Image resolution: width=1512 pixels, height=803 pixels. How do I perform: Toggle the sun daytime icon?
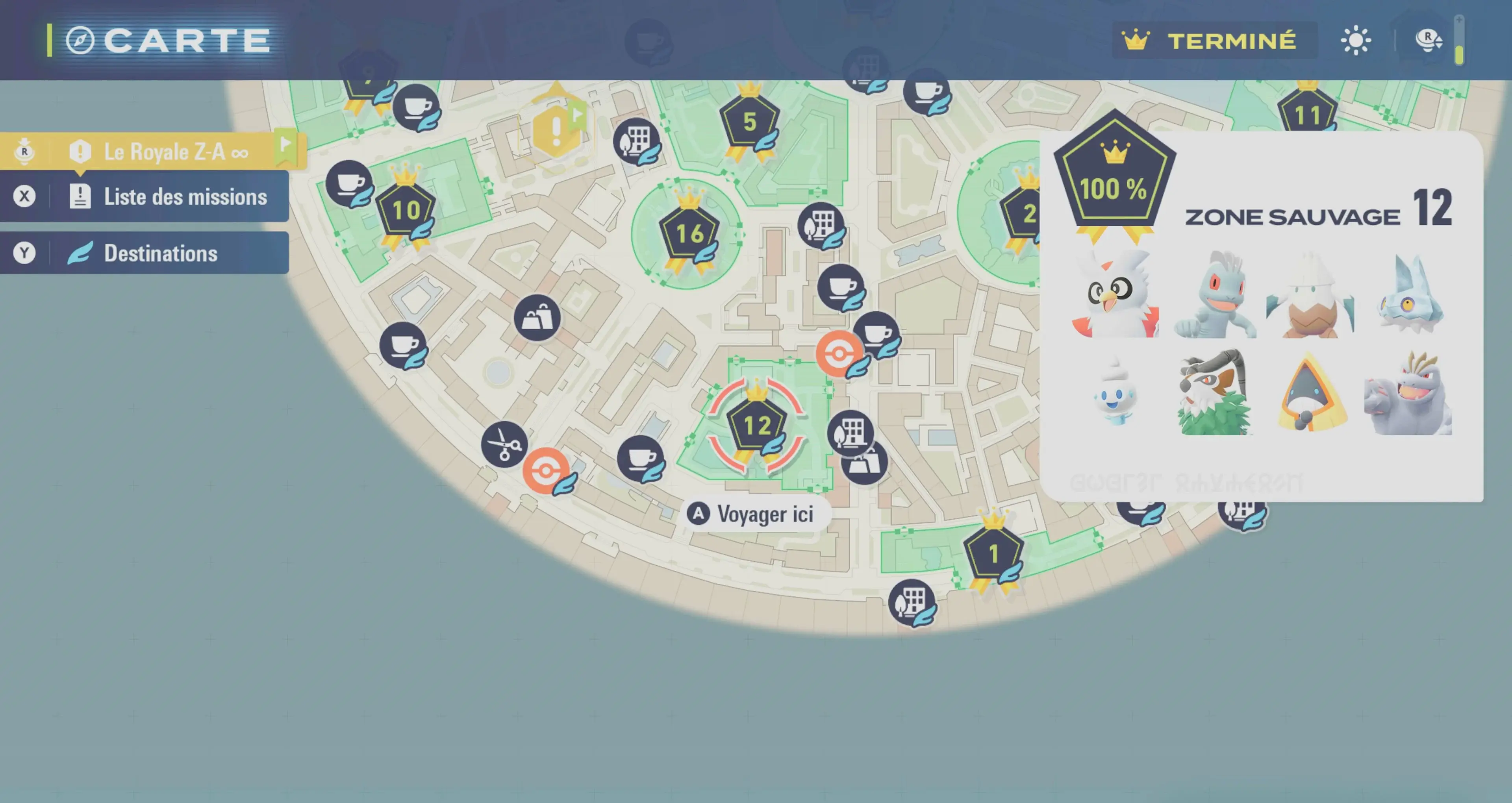pyautogui.click(x=1355, y=41)
